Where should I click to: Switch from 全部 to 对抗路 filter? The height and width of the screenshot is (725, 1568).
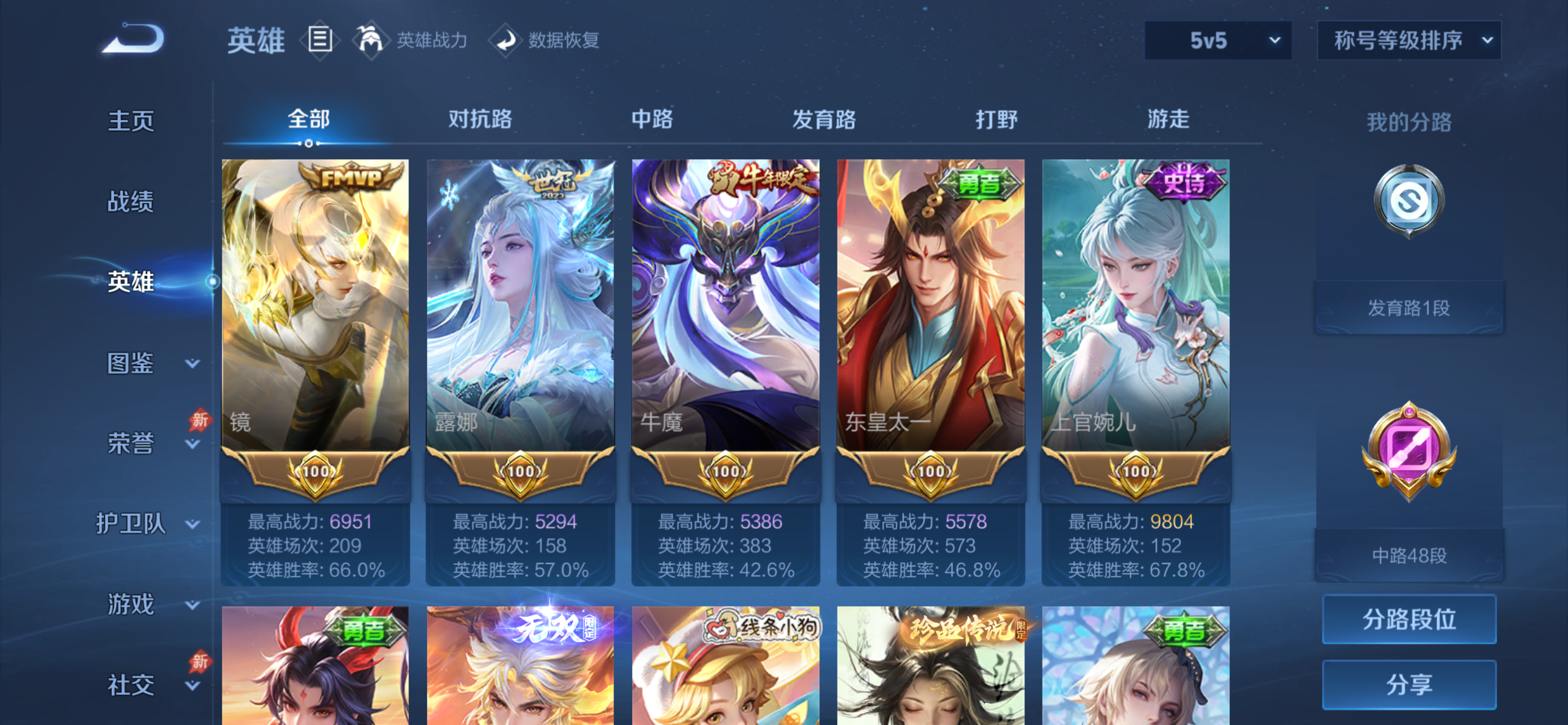click(481, 120)
